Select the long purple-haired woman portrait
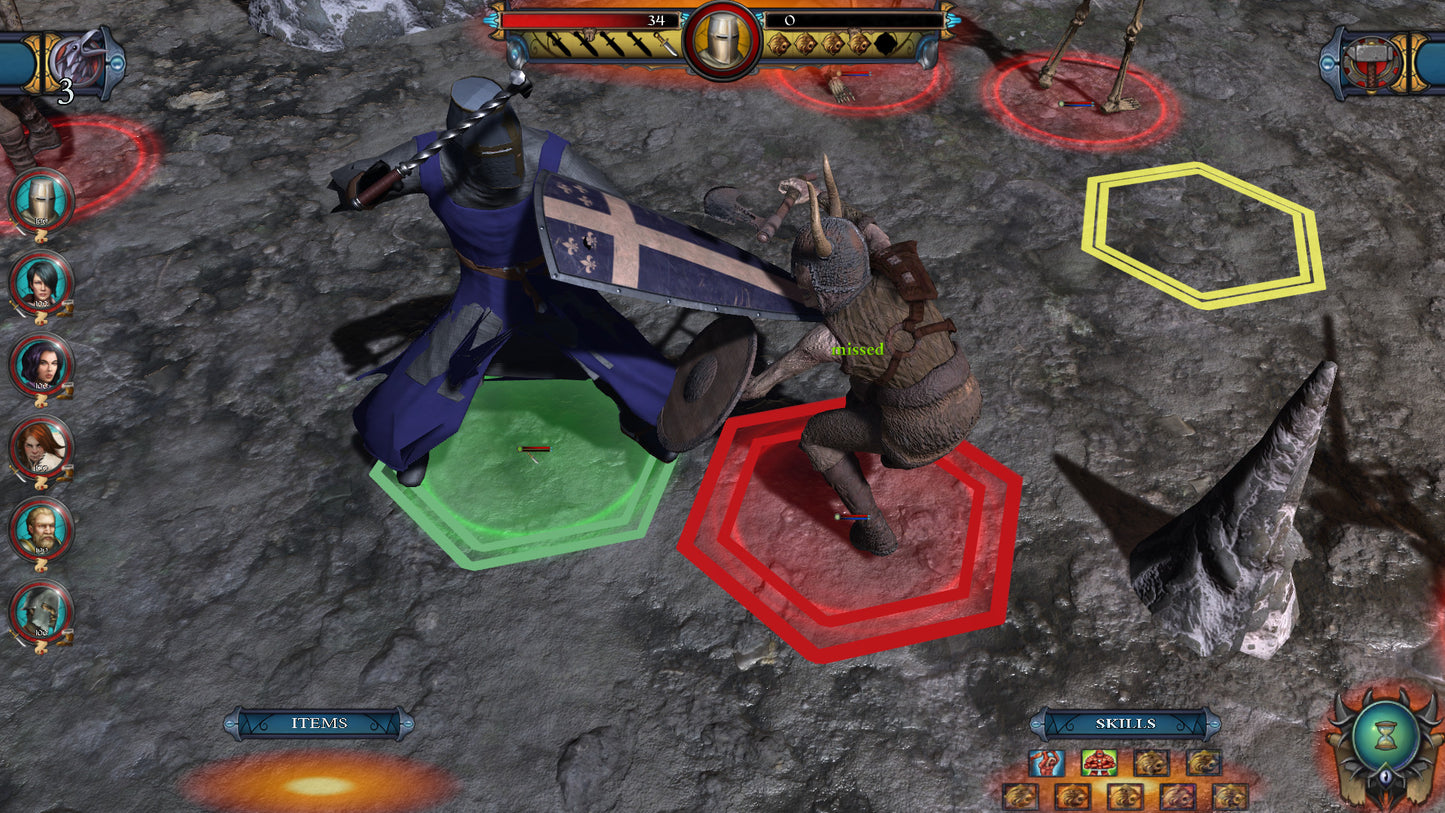 [41, 365]
